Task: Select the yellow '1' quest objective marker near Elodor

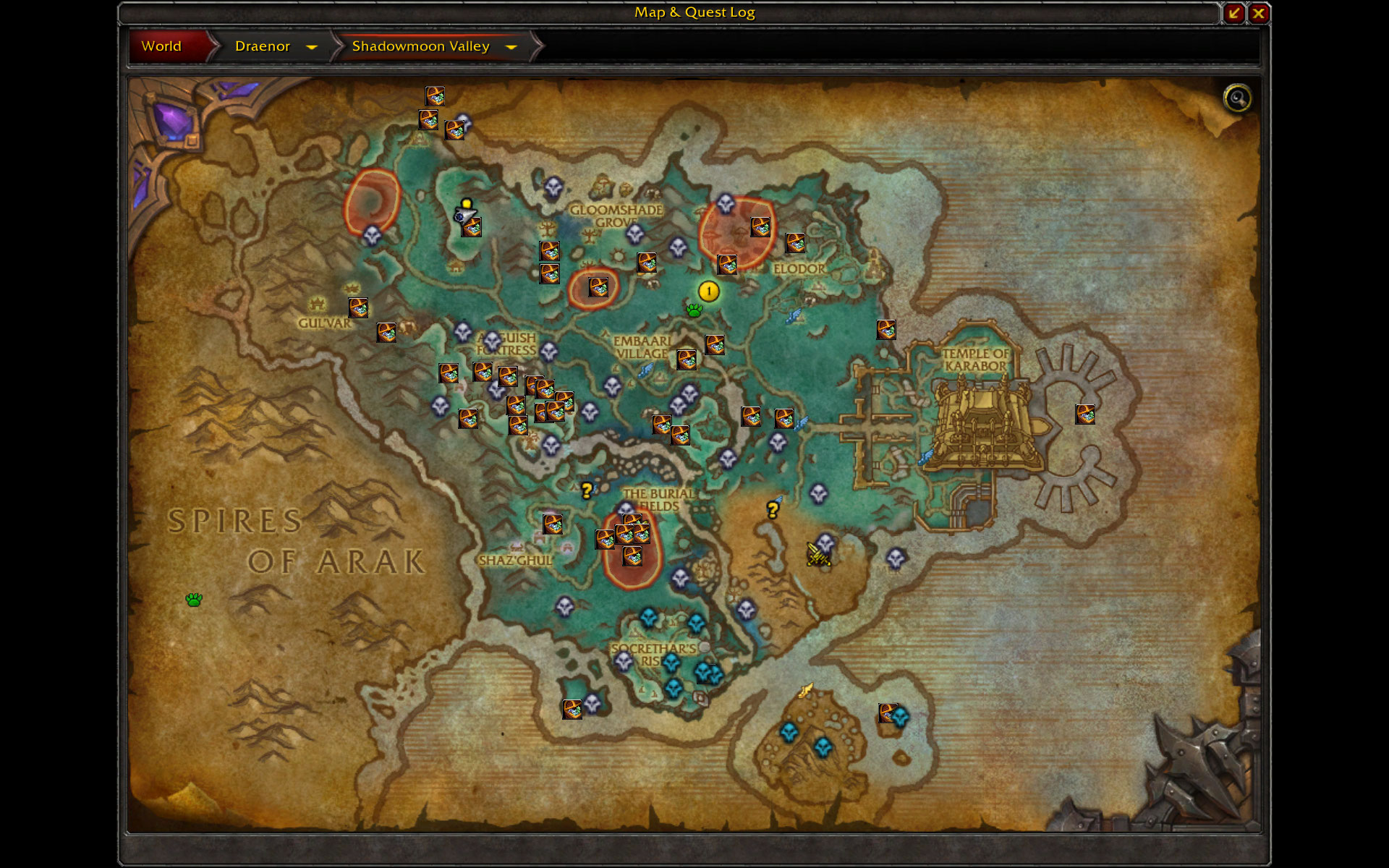Action: point(708,293)
